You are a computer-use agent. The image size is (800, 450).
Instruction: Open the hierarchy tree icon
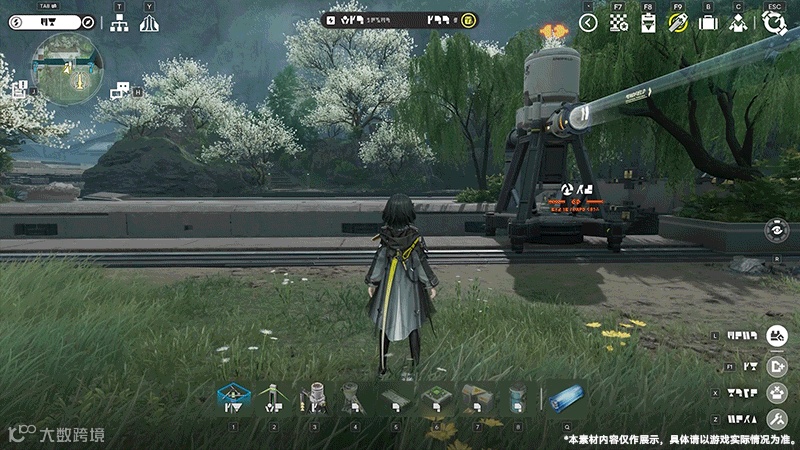(119, 23)
